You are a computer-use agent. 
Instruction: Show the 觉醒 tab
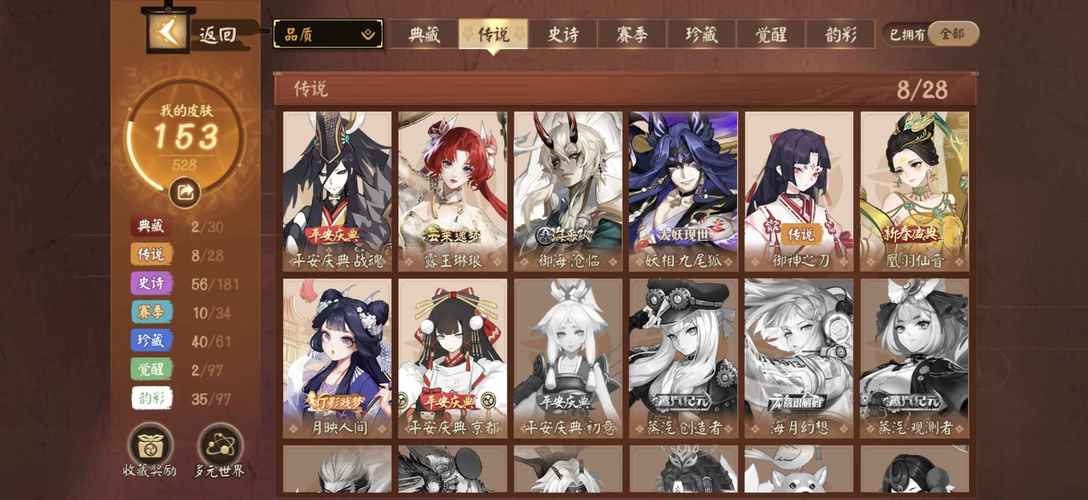770,34
